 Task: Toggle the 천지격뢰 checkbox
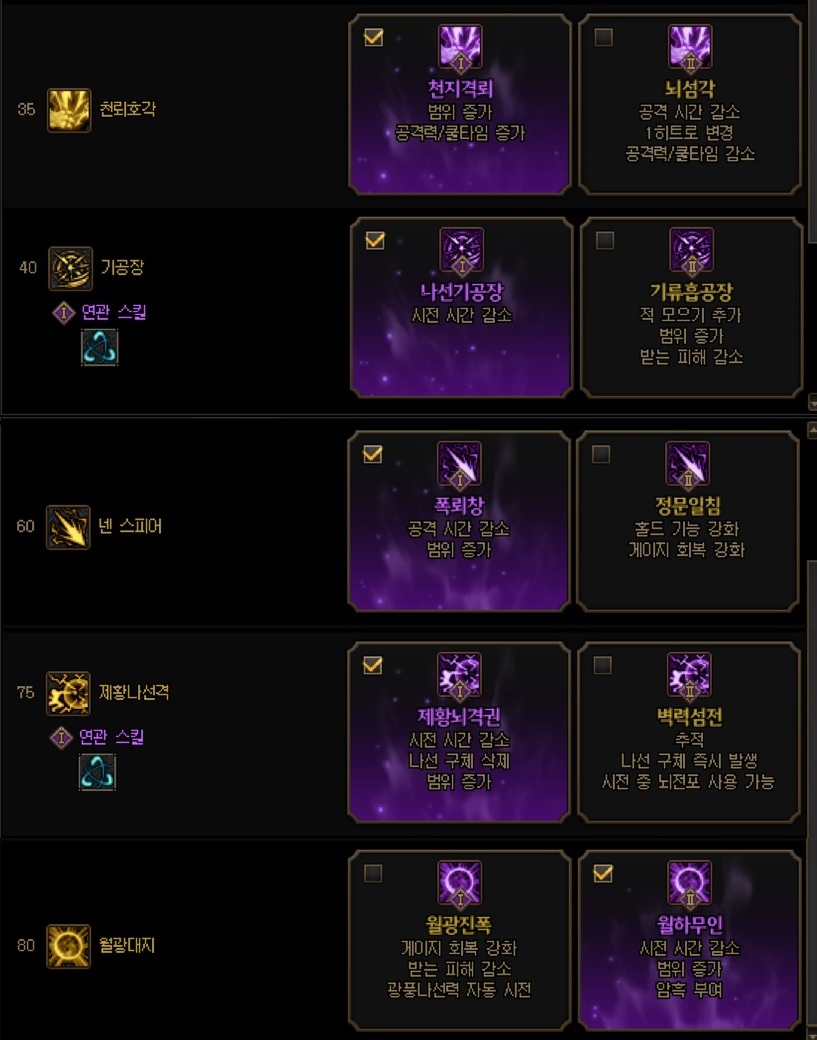tap(374, 38)
